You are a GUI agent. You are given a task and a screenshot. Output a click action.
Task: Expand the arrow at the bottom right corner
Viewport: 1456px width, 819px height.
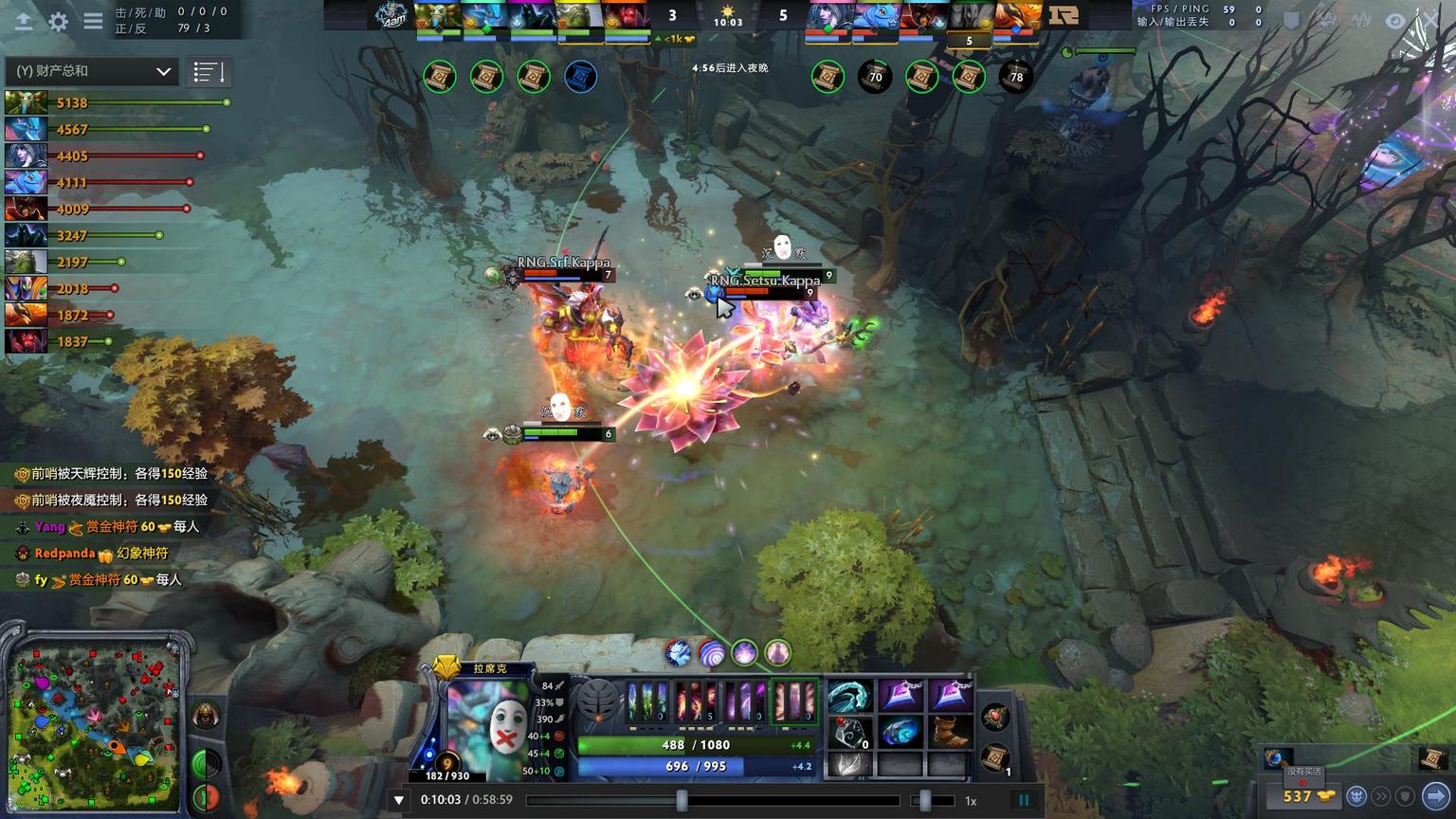click(1434, 795)
